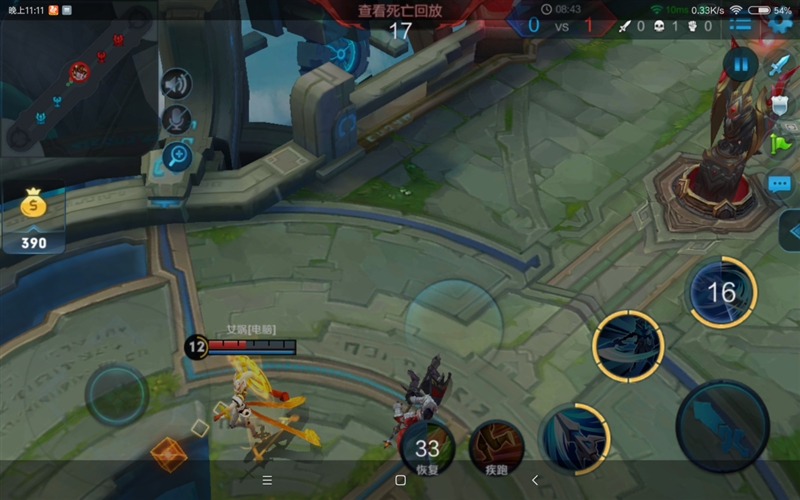The height and width of the screenshot is (500, 800).
Task: Toggle the muted microphone button
Action: click(x=177, y=119)
